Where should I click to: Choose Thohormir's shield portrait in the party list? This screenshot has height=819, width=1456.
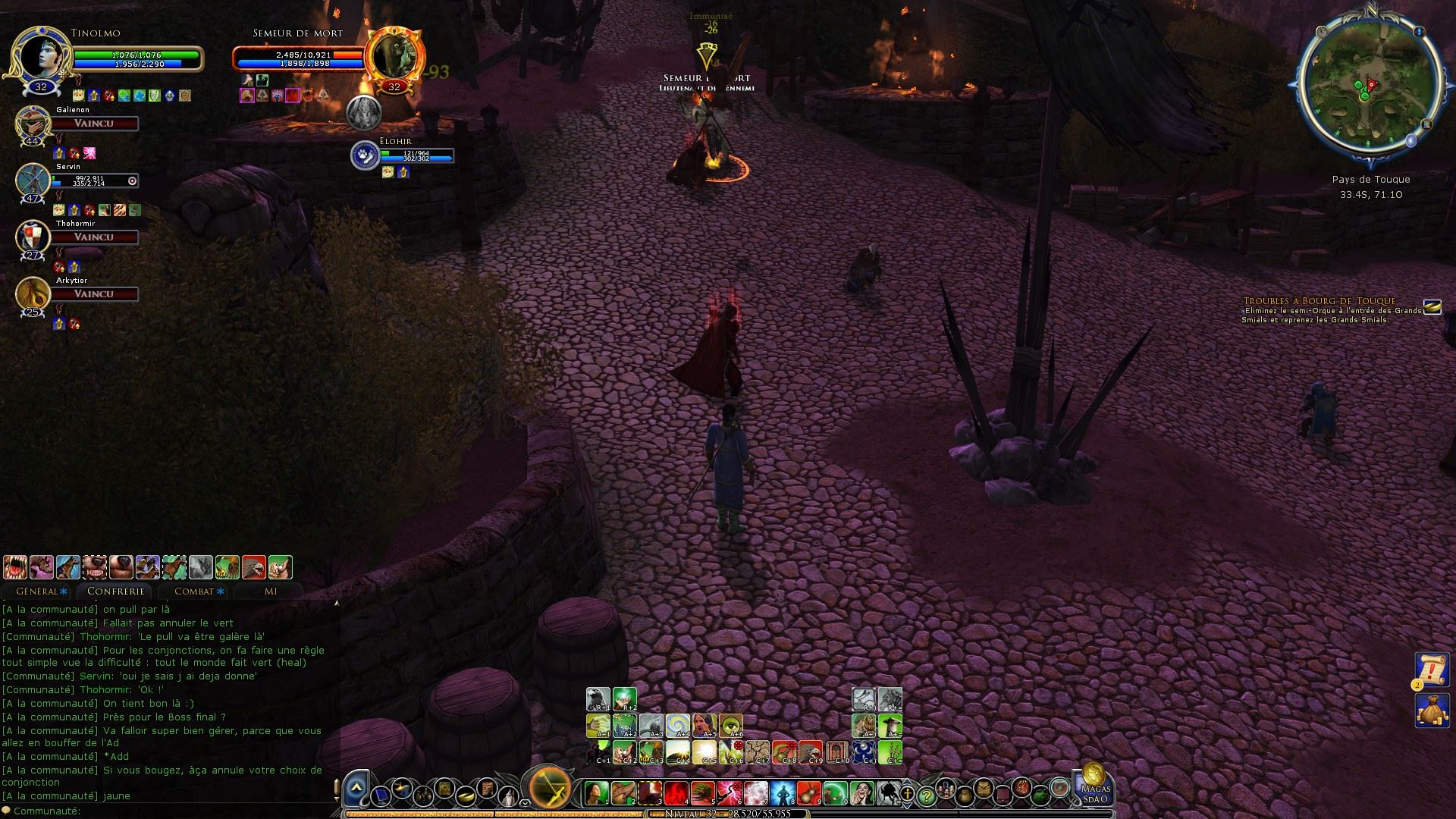pos(33,237)
